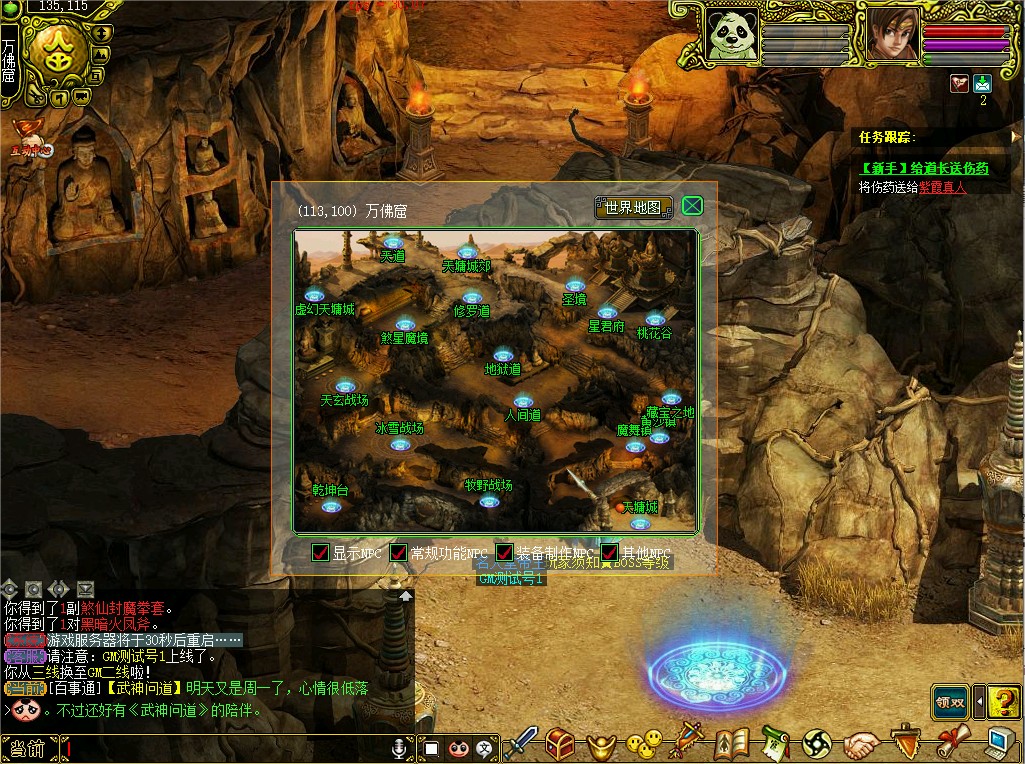
Task: Click the microphone voice chat icon
Action: pyautogui.click(x=400, y=748)
